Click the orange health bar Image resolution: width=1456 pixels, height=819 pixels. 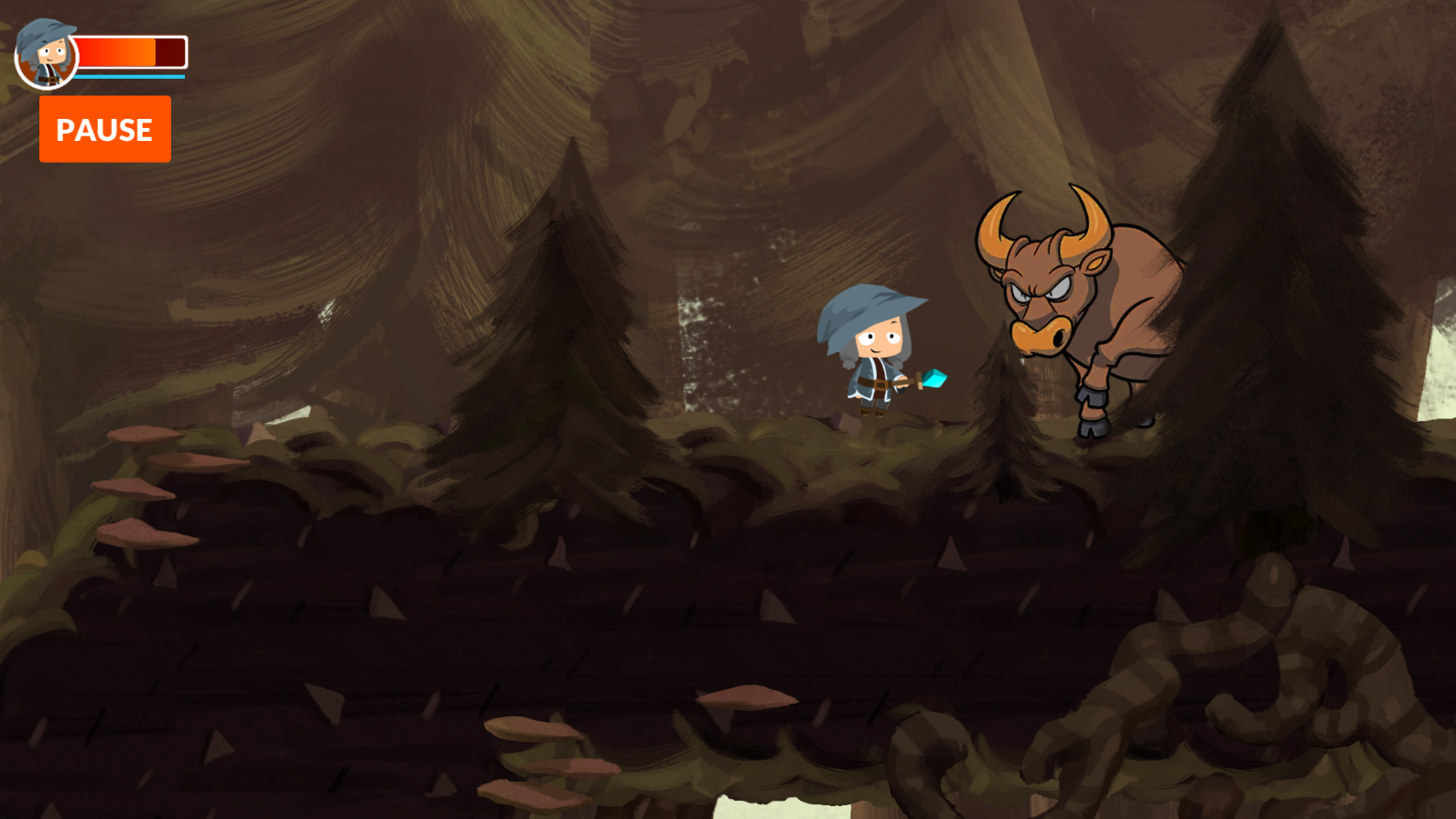point(119,50)
